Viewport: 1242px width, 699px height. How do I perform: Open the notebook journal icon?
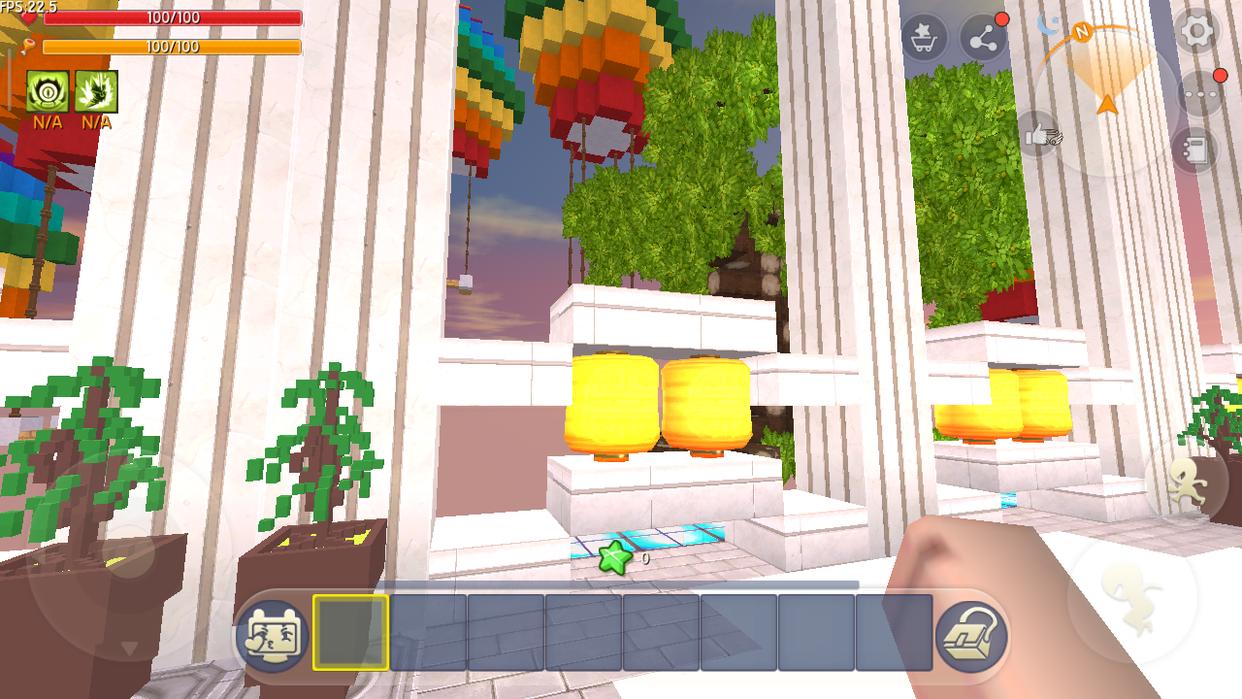pyautogui.click(x=1195, y=150)
